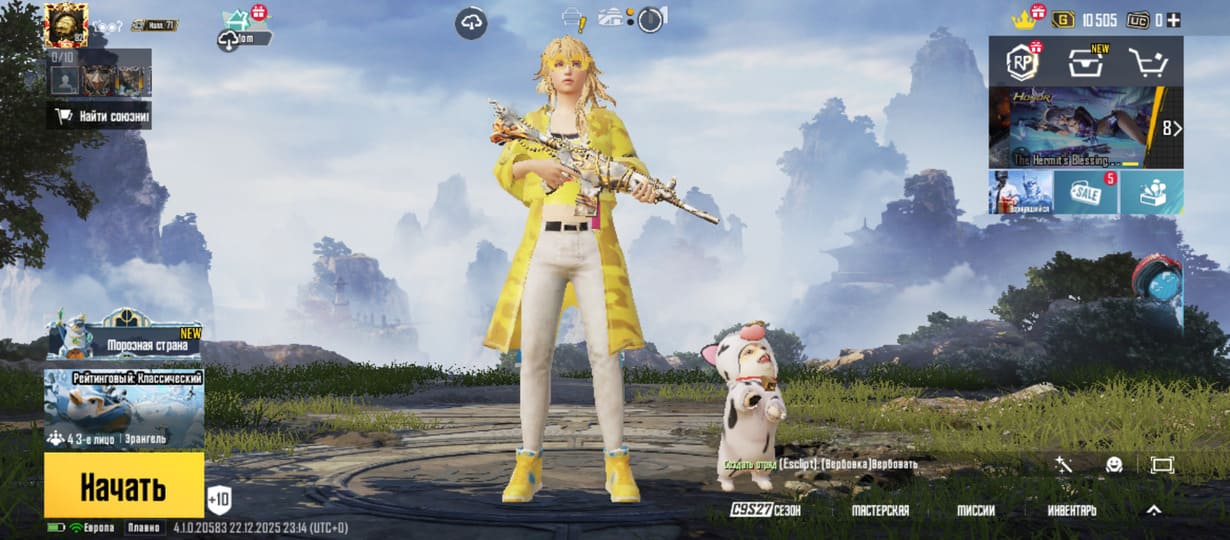1230x540 pixels.
Task: Open the player profile avatar
Action: pyautogui.click(x=66, y=23)
